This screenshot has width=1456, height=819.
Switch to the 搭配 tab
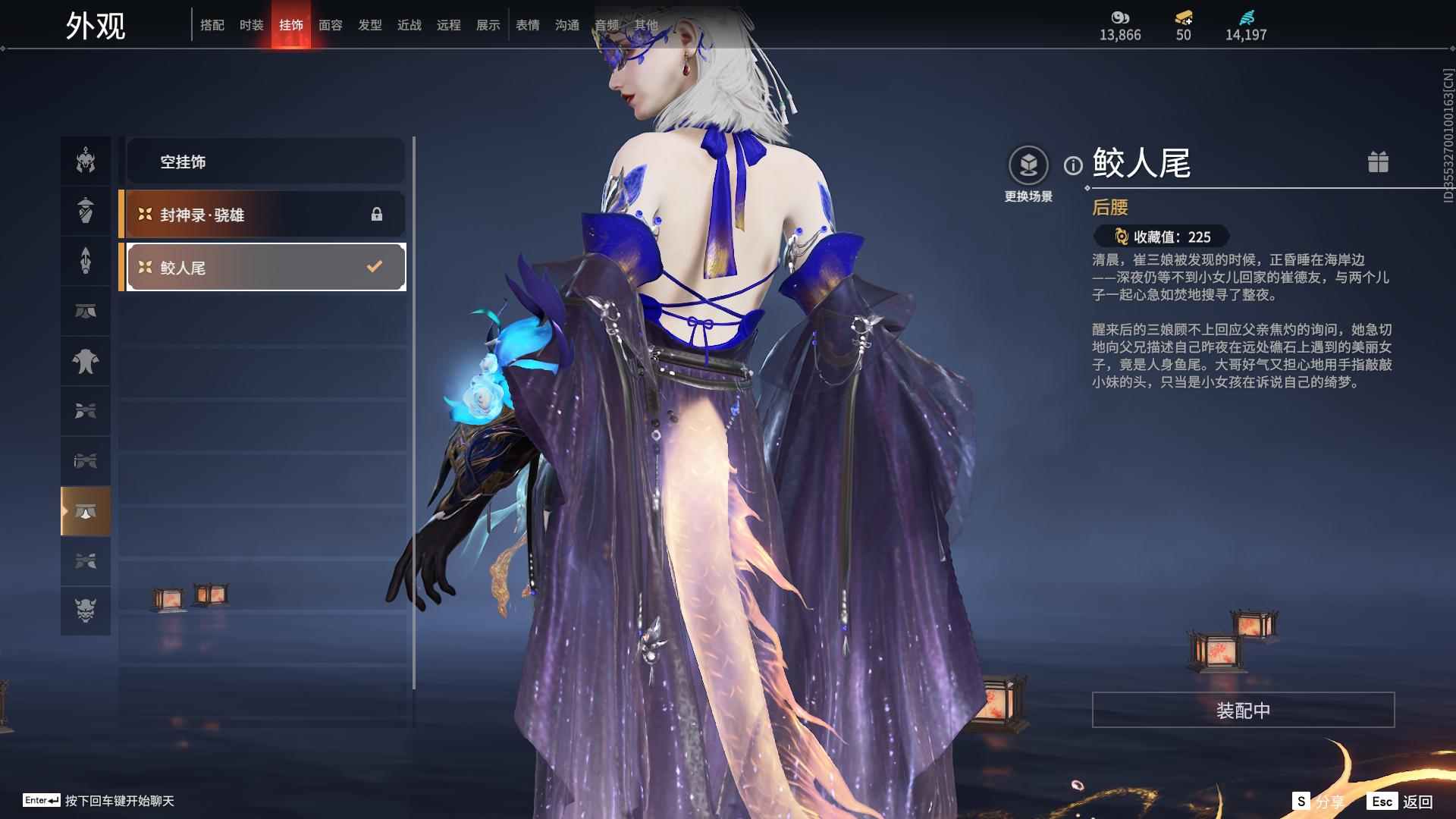click(x=212, y=26)
